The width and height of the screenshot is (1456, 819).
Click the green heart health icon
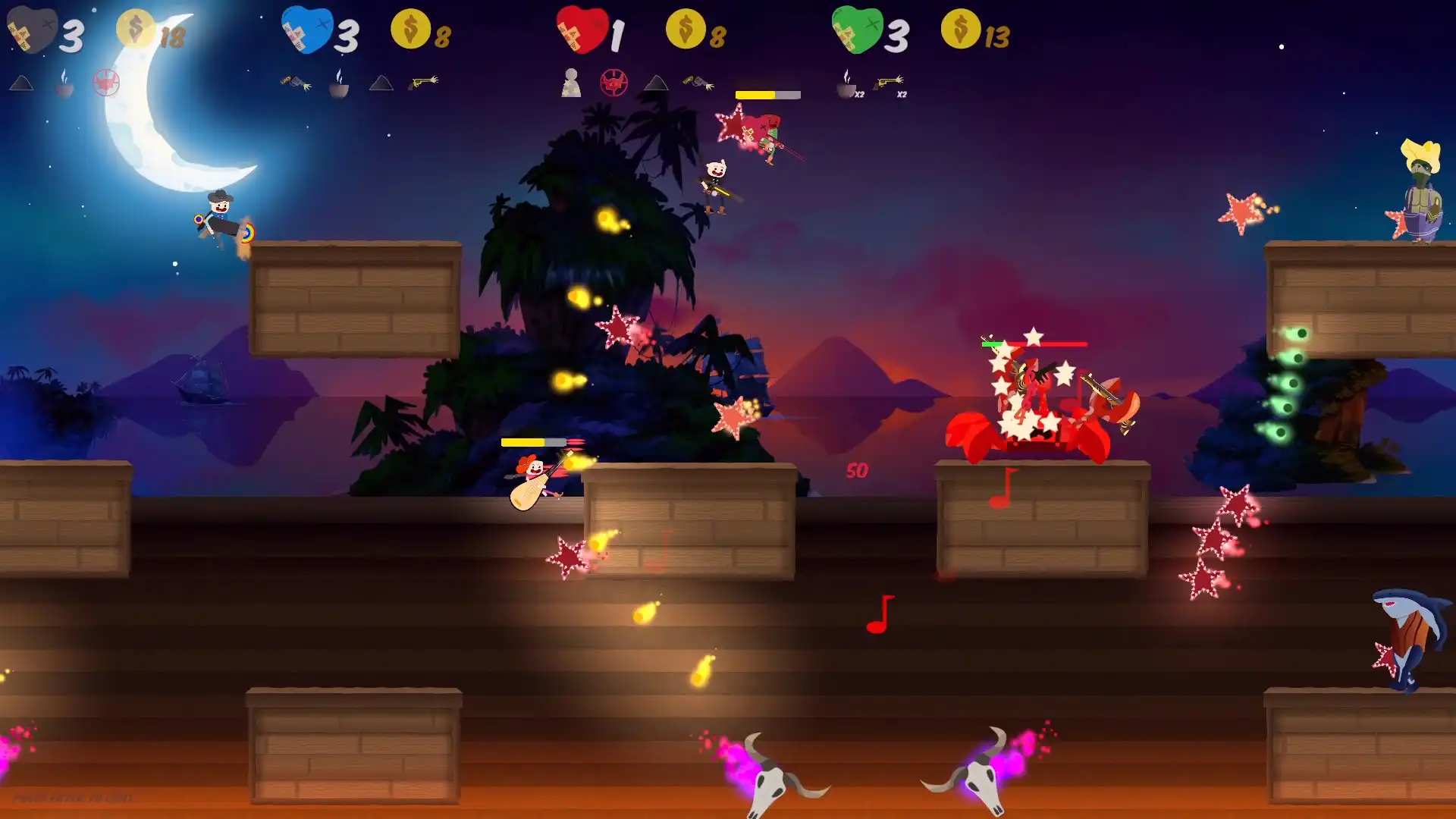point(857,29)
